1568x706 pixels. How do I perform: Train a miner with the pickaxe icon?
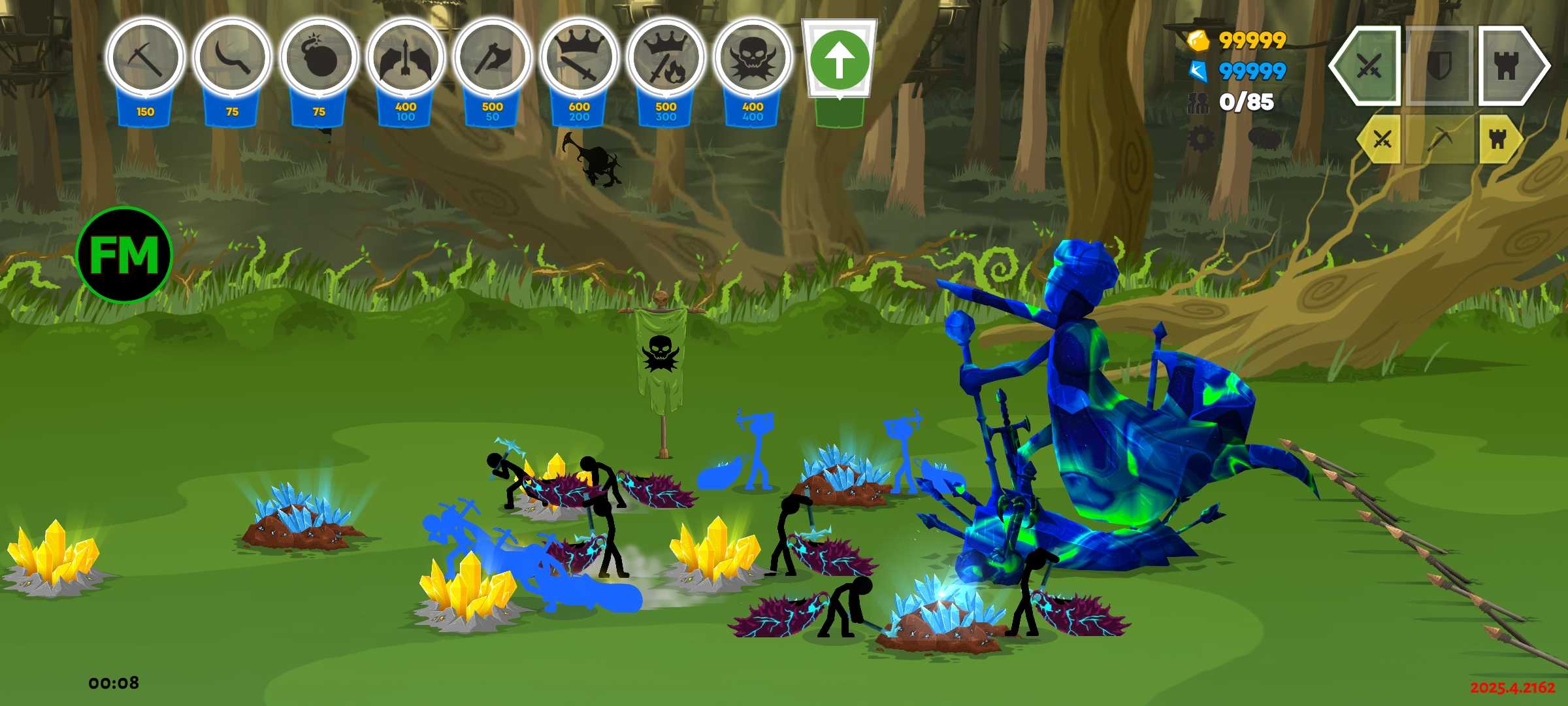(145, 59)
